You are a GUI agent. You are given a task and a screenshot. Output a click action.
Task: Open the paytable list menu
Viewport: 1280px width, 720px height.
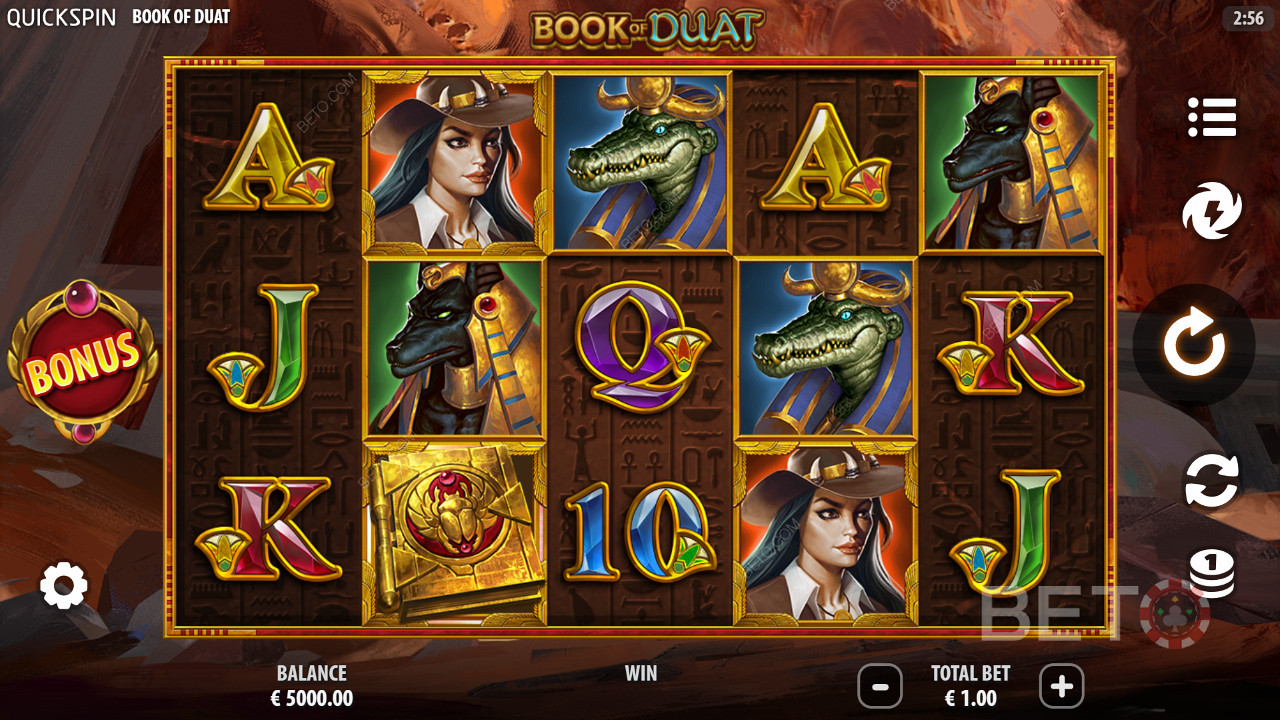1212,118
